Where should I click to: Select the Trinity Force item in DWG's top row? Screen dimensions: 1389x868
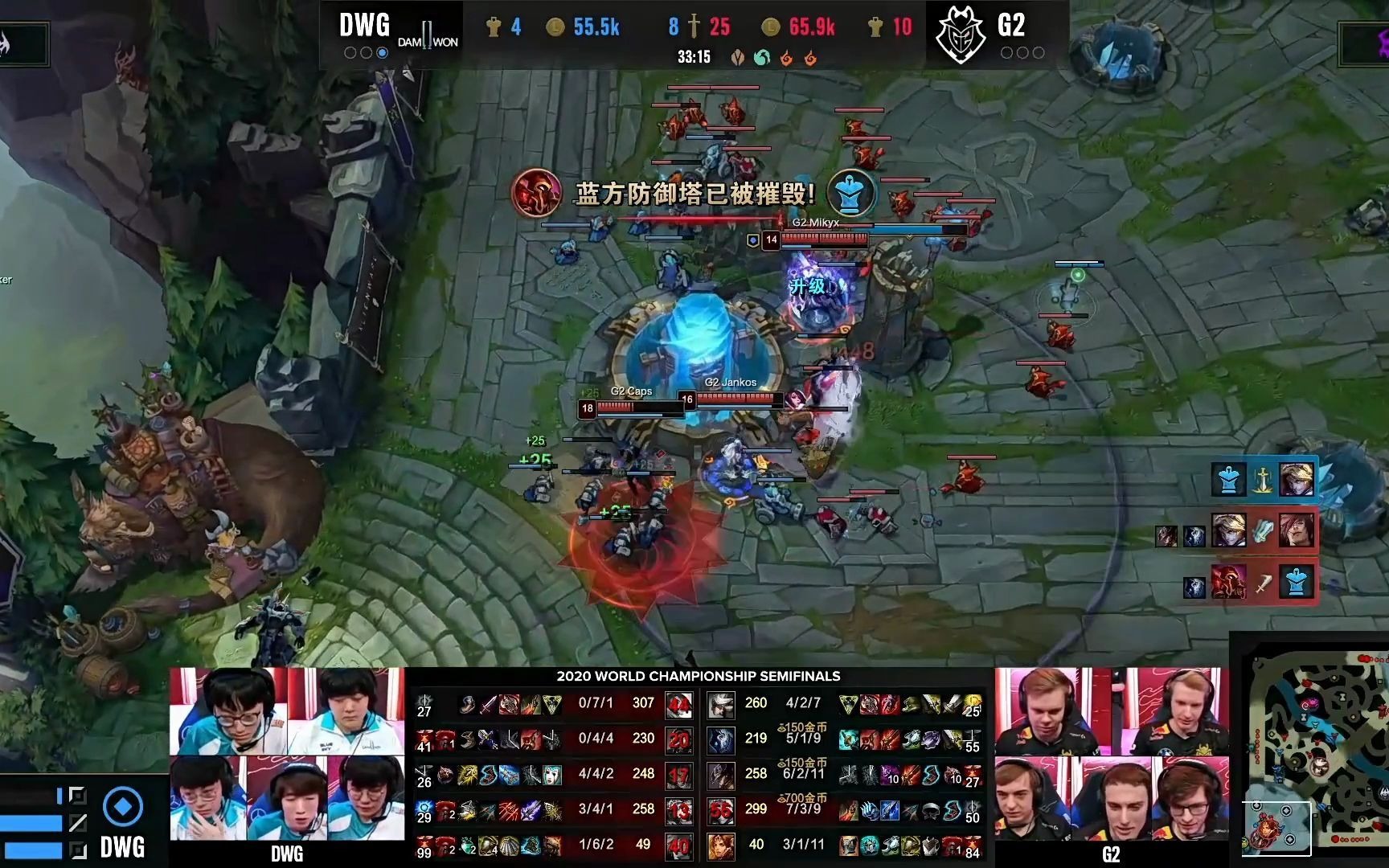pos(551,705)
